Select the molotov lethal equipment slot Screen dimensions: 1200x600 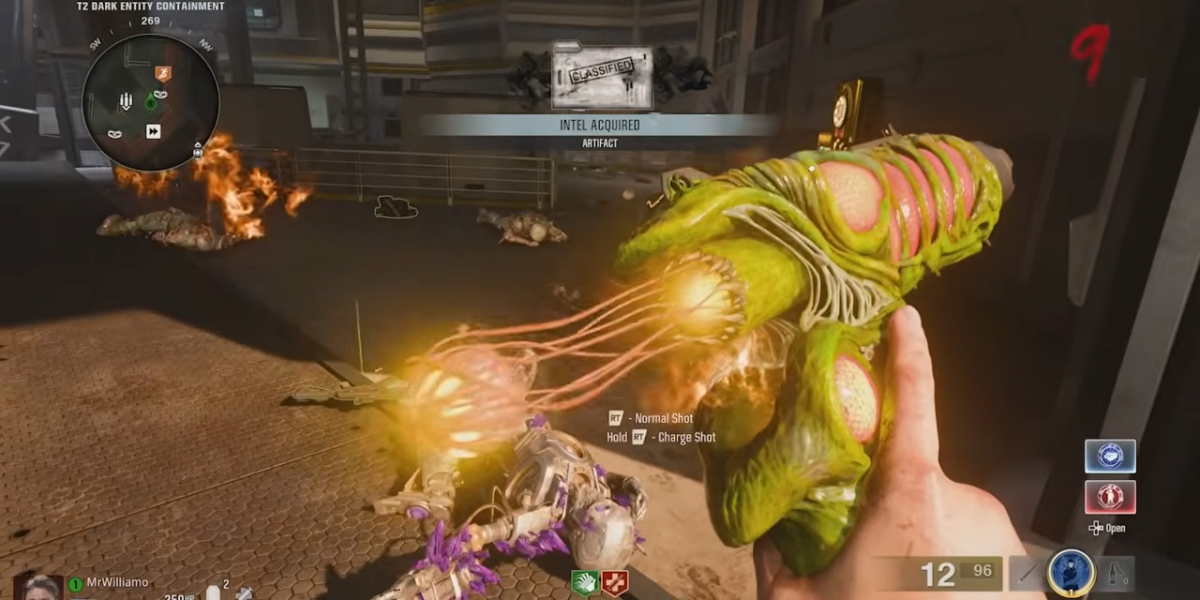pyautogui.click(x=1116, y=574)
